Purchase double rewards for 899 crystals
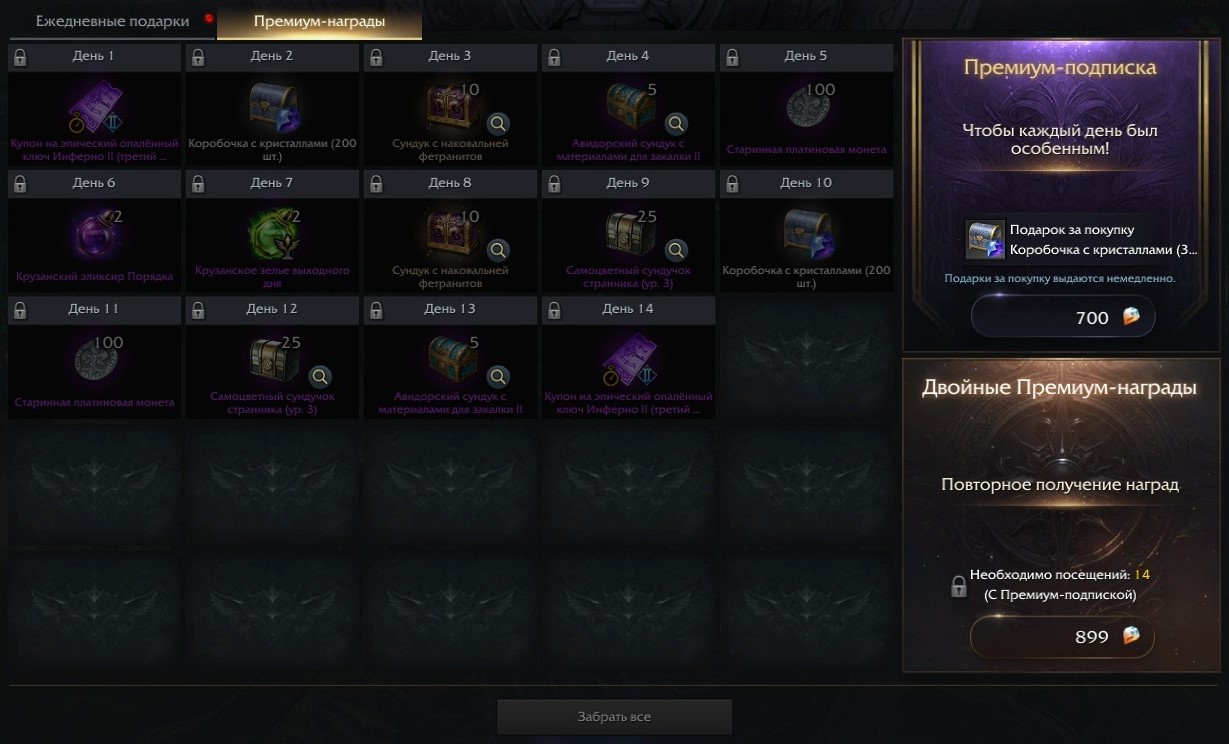This screenshot has width=1229, height=744. (1063, 636)
